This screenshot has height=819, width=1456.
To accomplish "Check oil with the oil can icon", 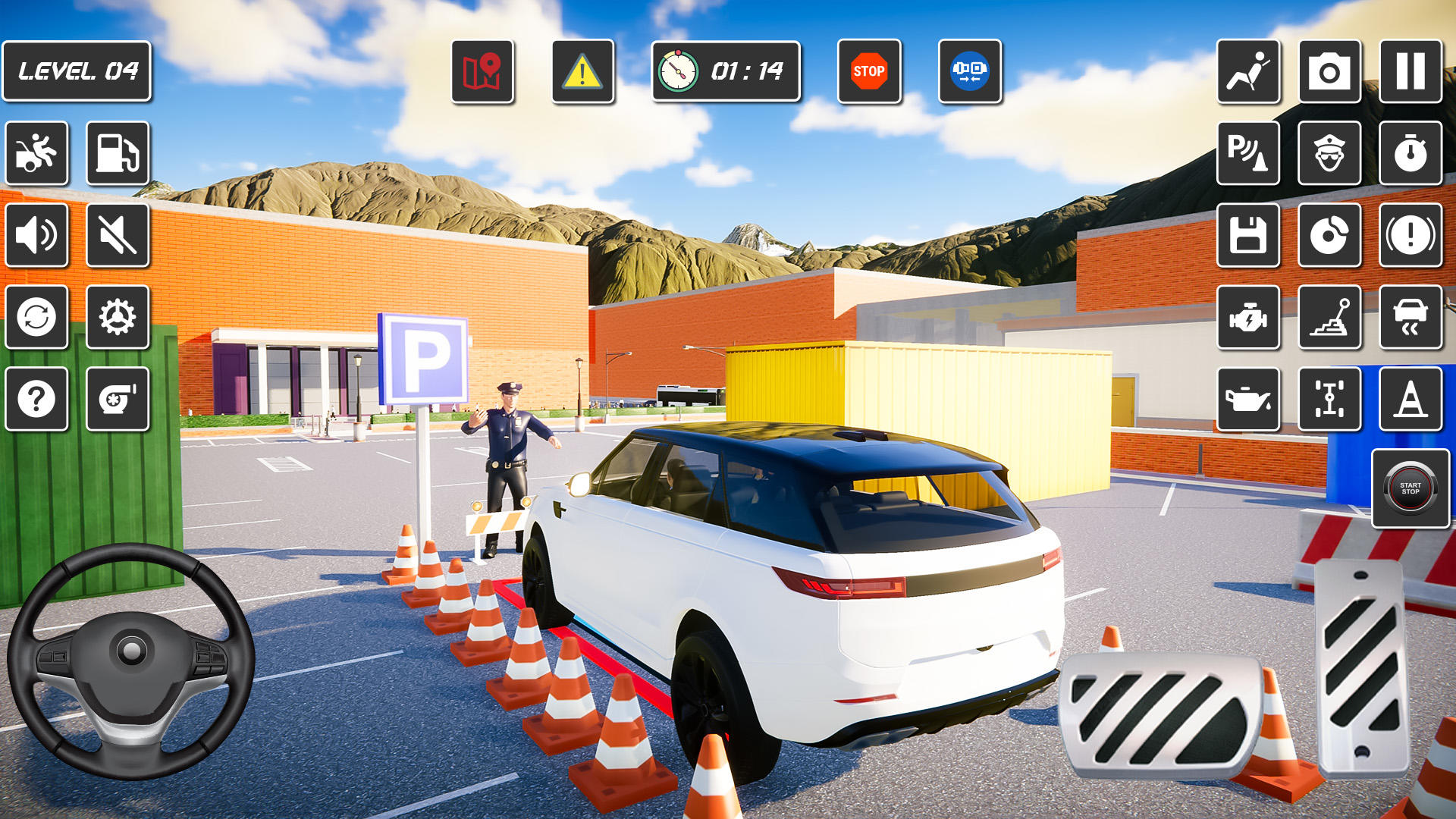I will point(1248,398).
